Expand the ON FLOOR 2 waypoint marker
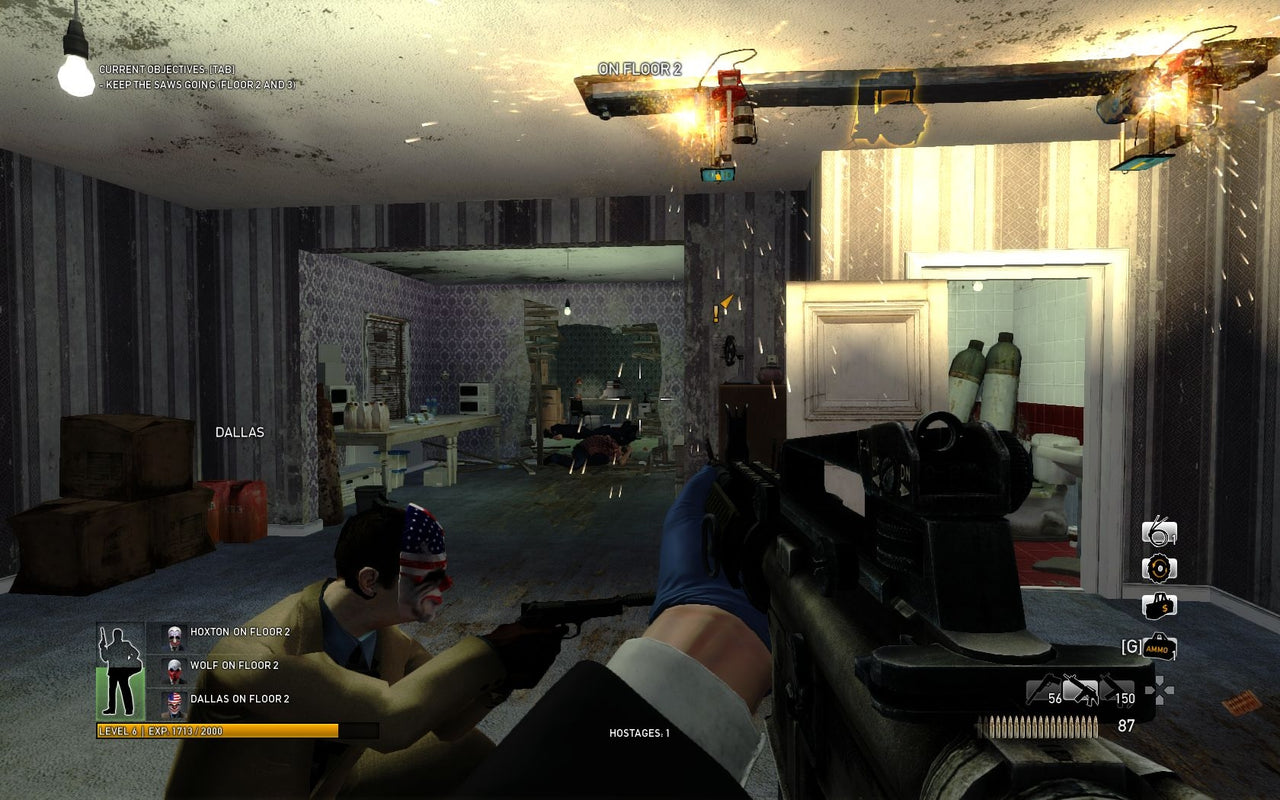The width and height of the screenshot is (1280, 800). 642,68
